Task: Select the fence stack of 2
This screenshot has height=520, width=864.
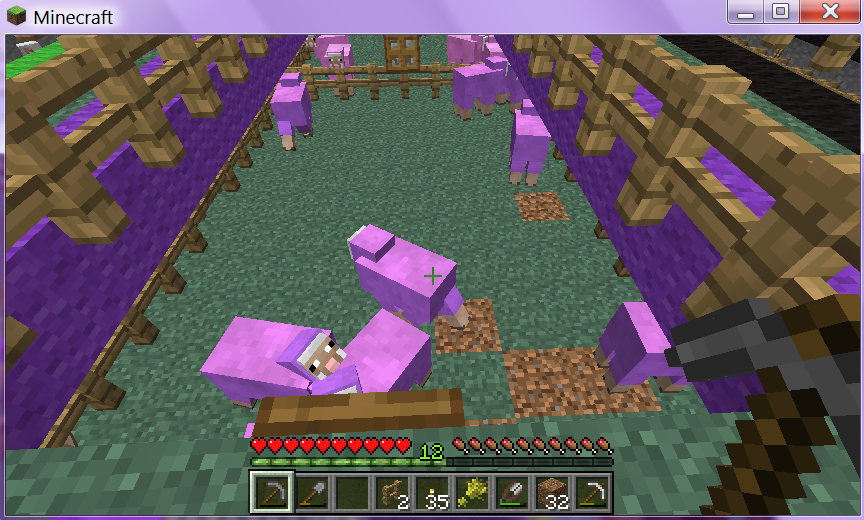Action: tap(391, 492)
